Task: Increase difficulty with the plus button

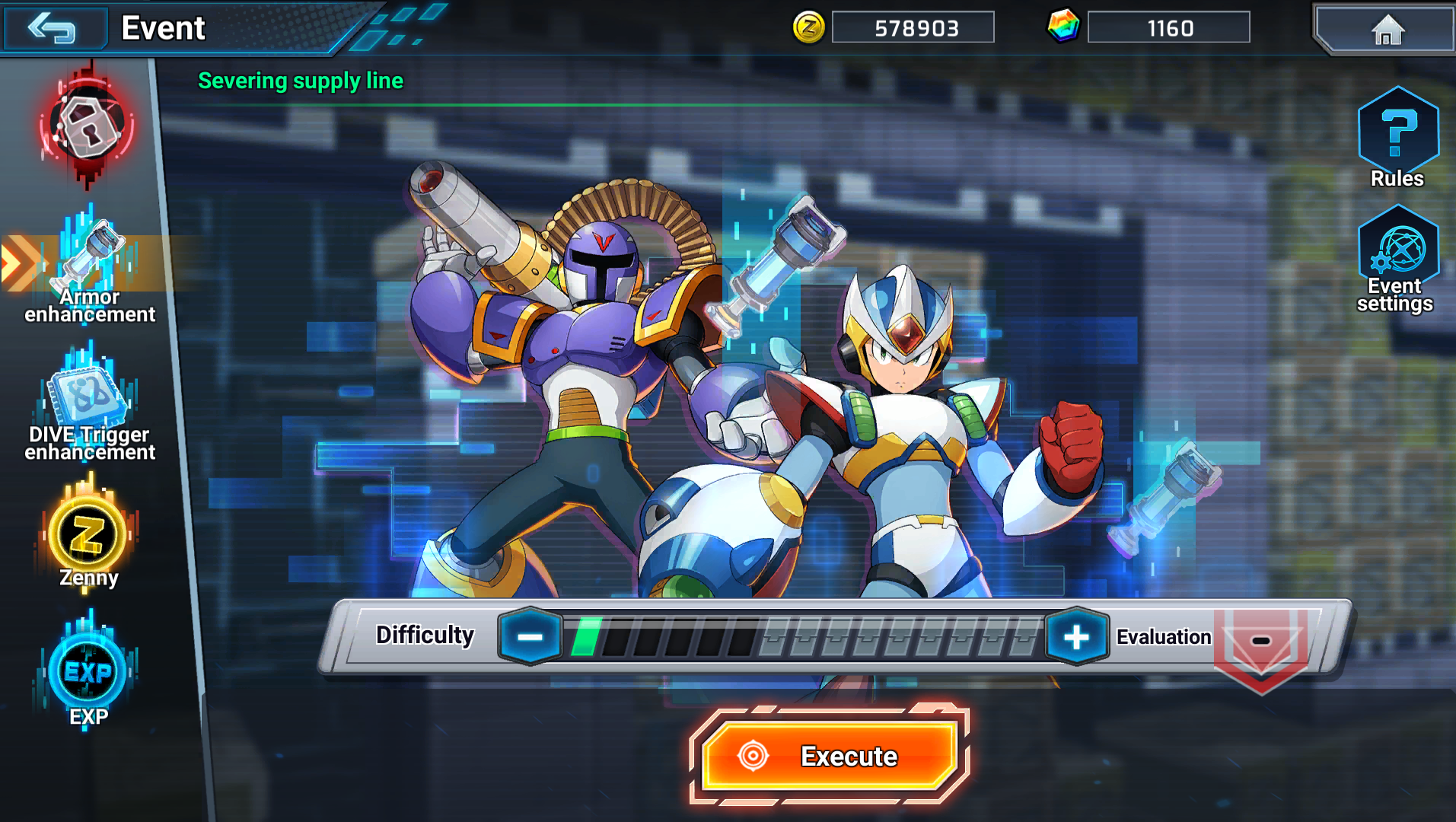Action: pos(1076,637)
